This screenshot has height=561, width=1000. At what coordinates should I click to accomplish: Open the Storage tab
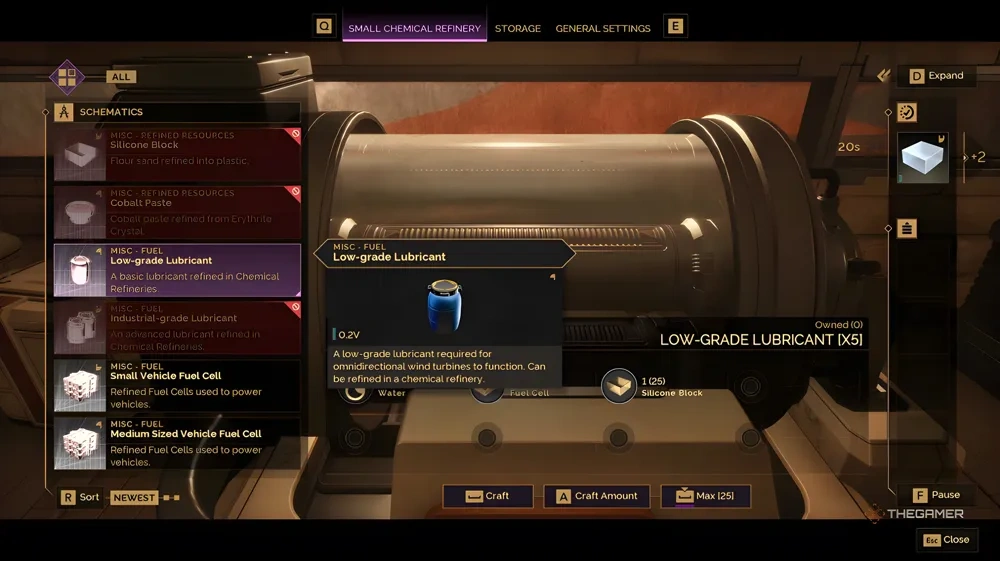pyautogui.click(x=518, y=28)
